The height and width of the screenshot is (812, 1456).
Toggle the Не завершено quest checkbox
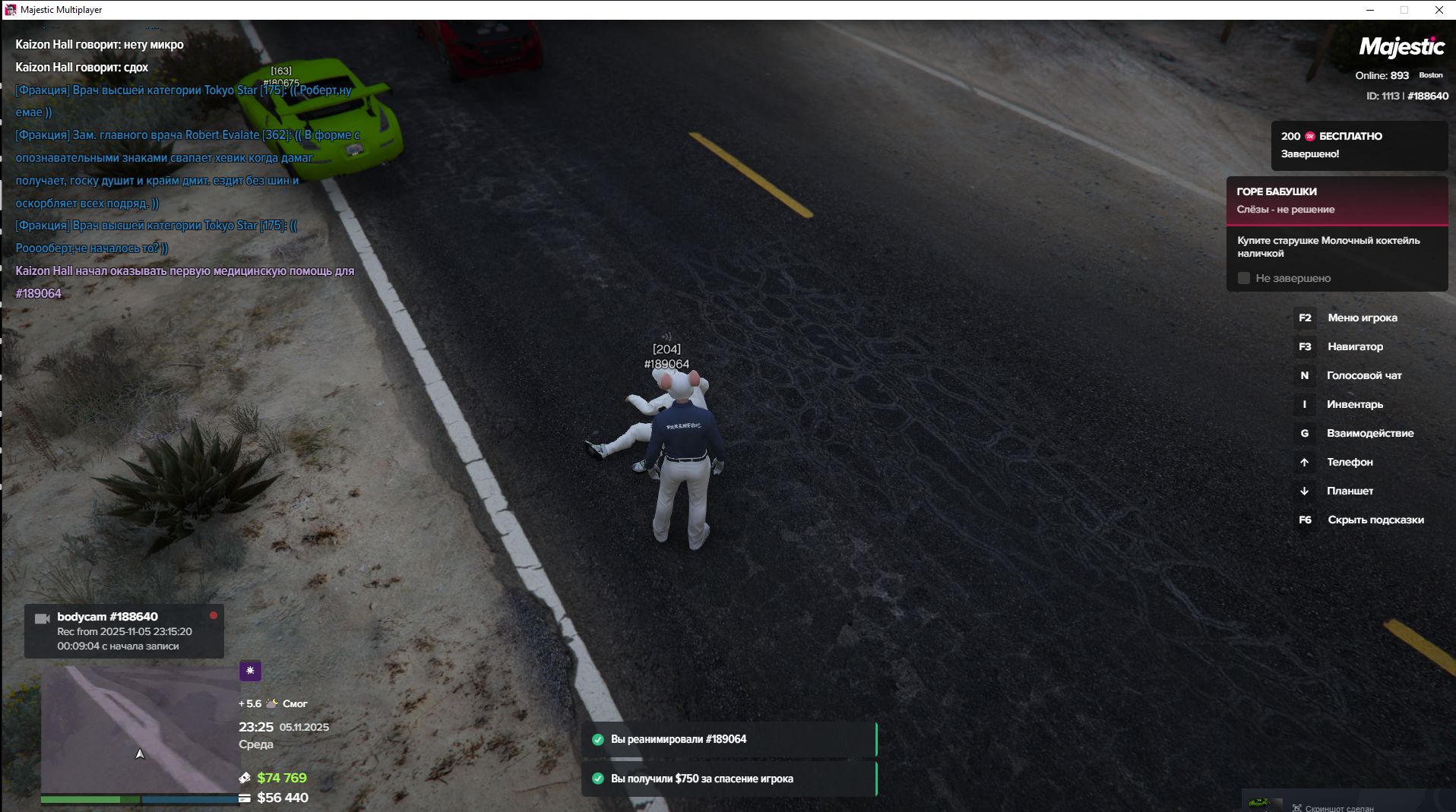(1244, 278)
